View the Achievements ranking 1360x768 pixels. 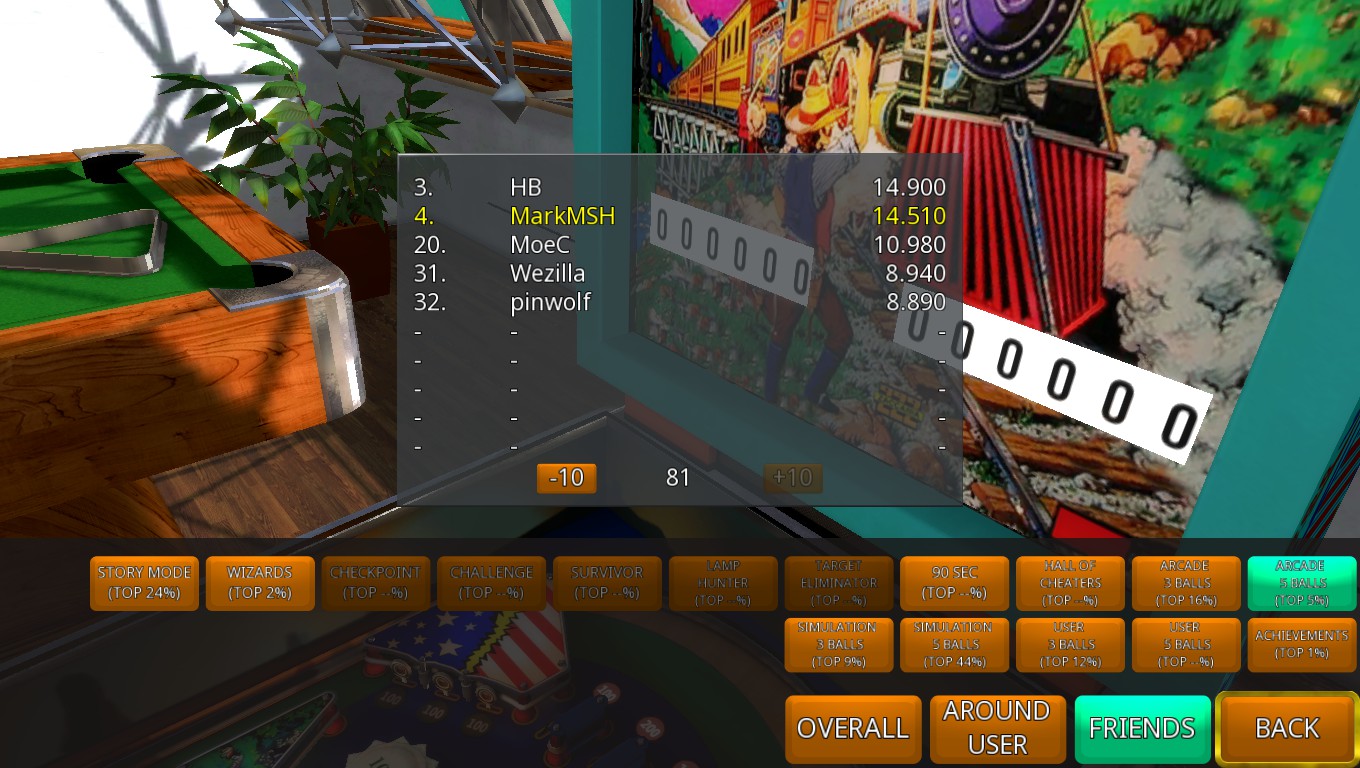[x=1302, y=645]
